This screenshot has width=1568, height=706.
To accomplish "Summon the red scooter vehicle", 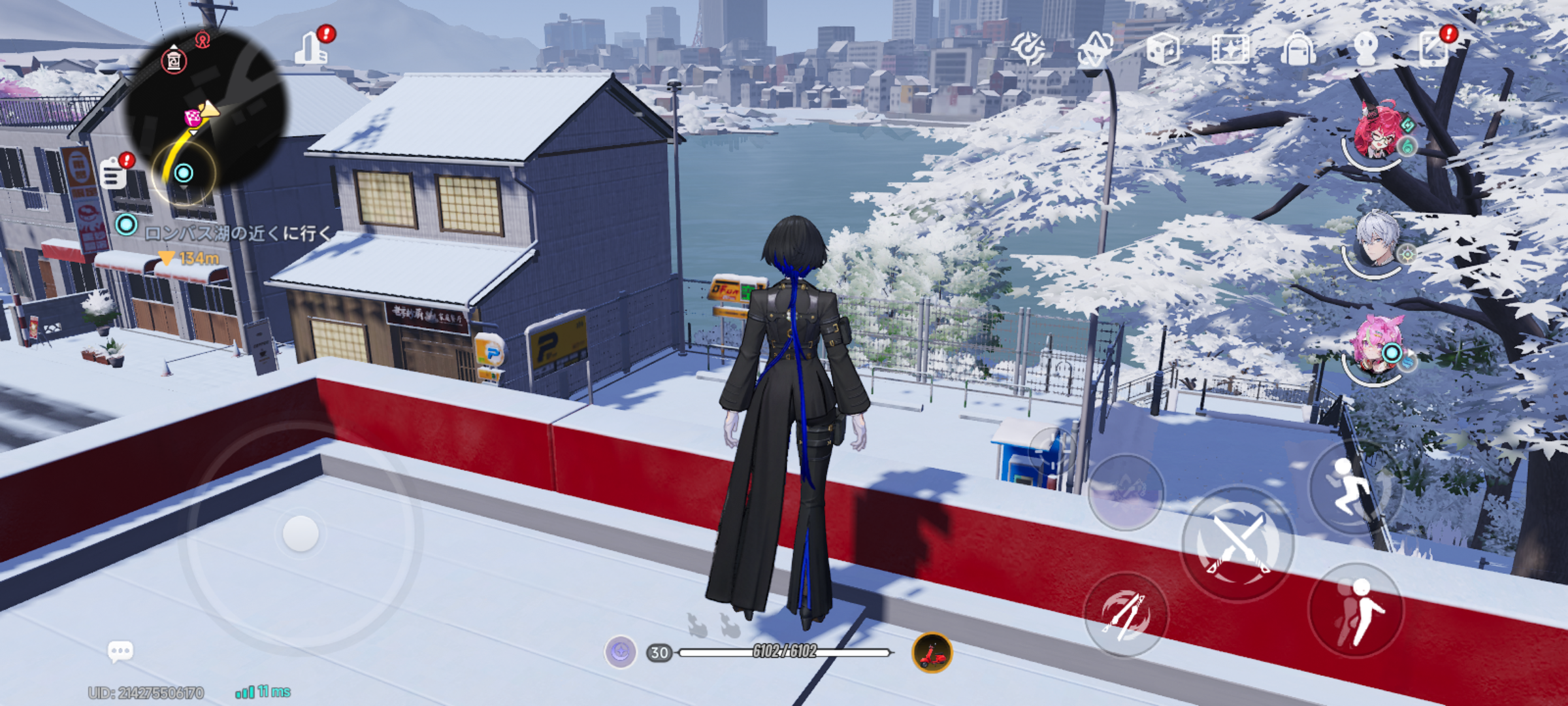I will 932,652.
